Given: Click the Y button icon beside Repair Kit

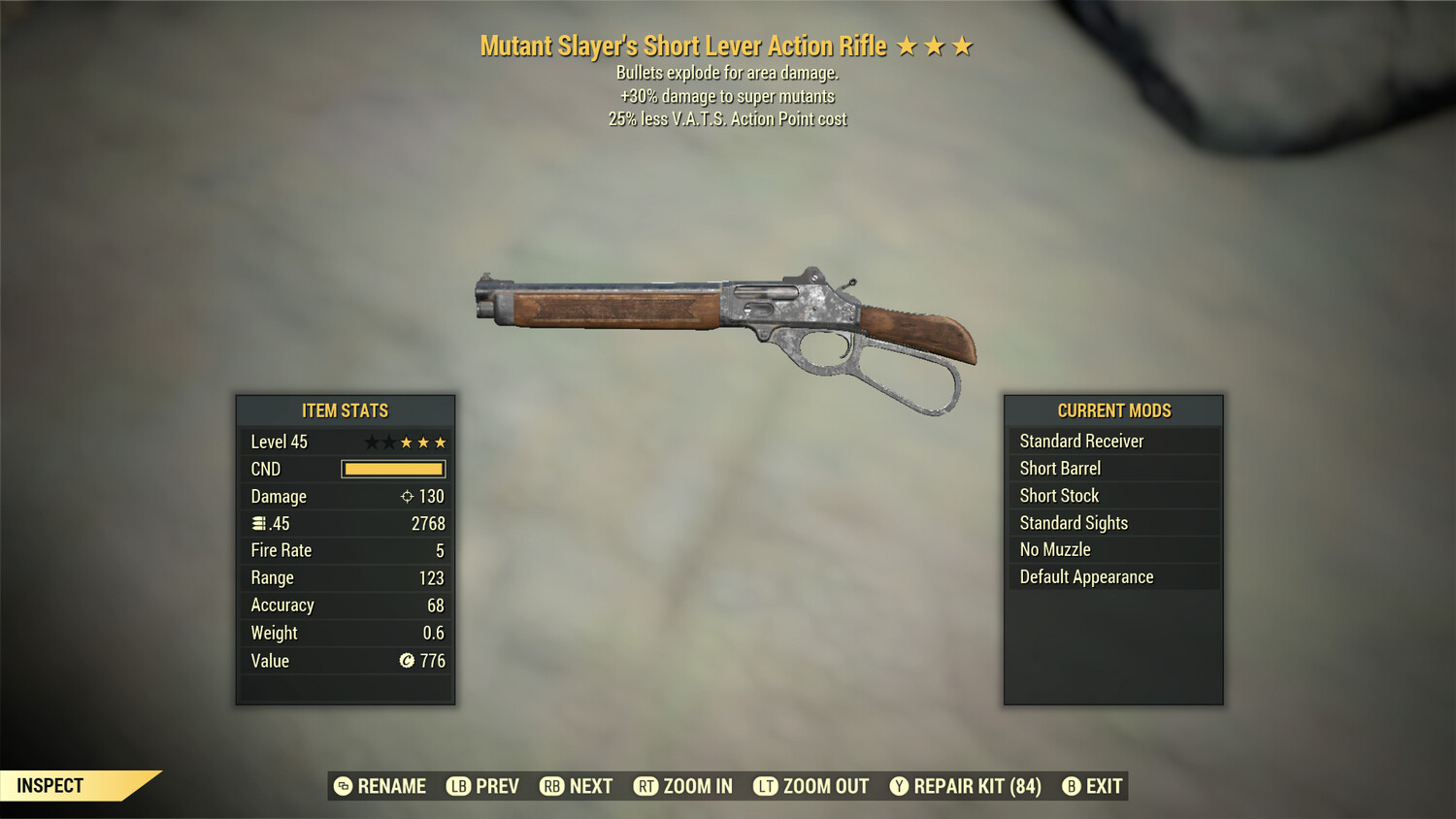Looking at the screenshot, I should (901, 786).
